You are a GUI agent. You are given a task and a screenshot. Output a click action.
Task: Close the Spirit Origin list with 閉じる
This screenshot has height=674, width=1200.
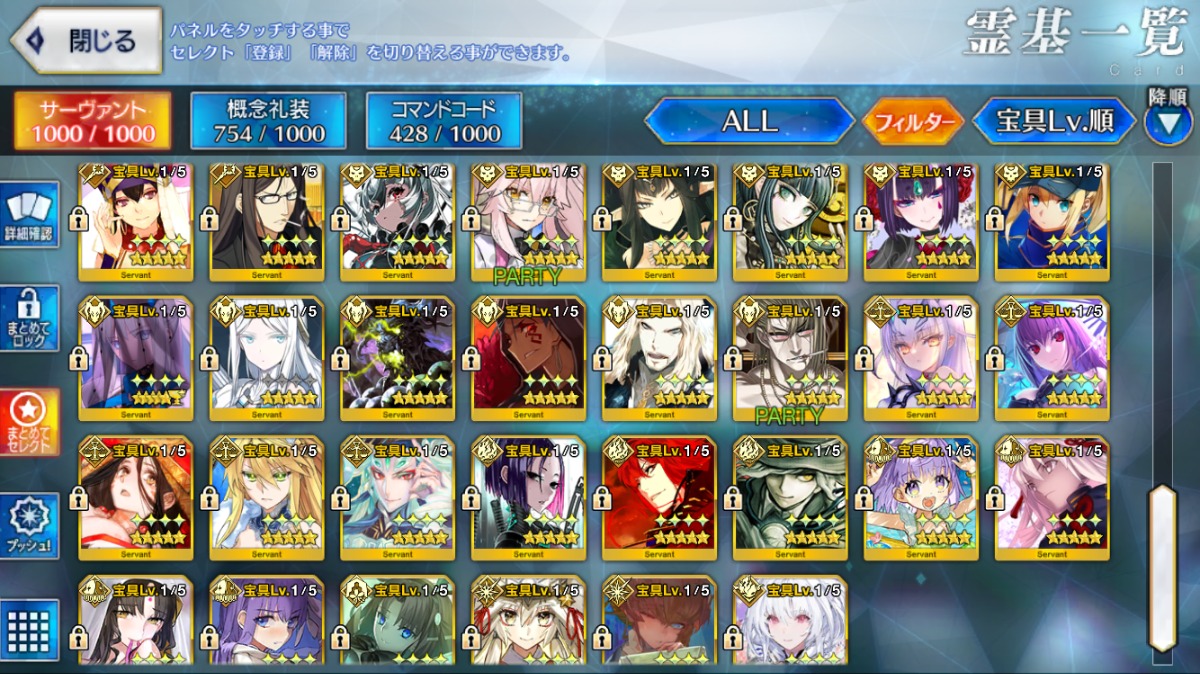(86, 41)
